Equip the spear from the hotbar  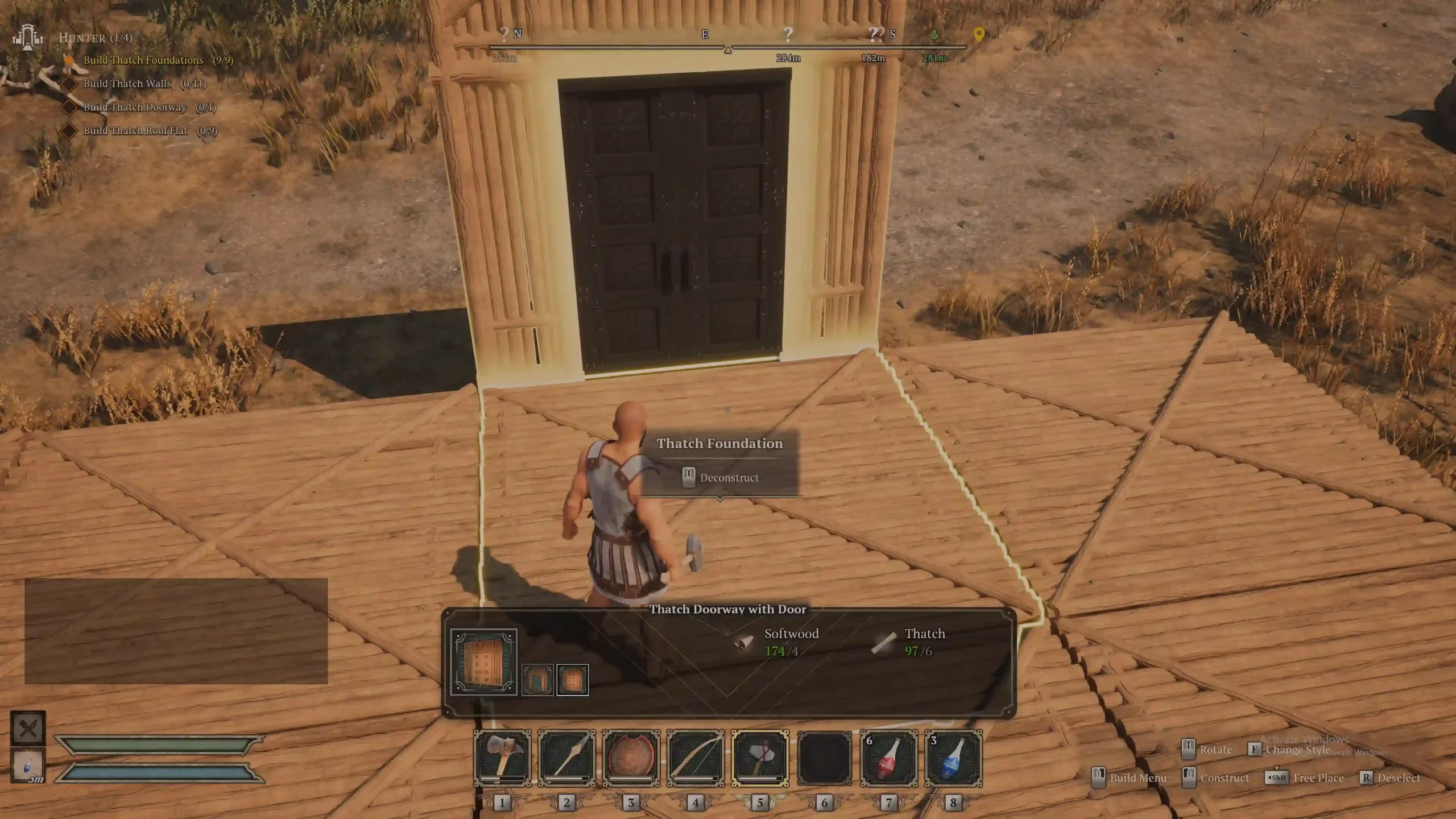(x=566, y=758)
